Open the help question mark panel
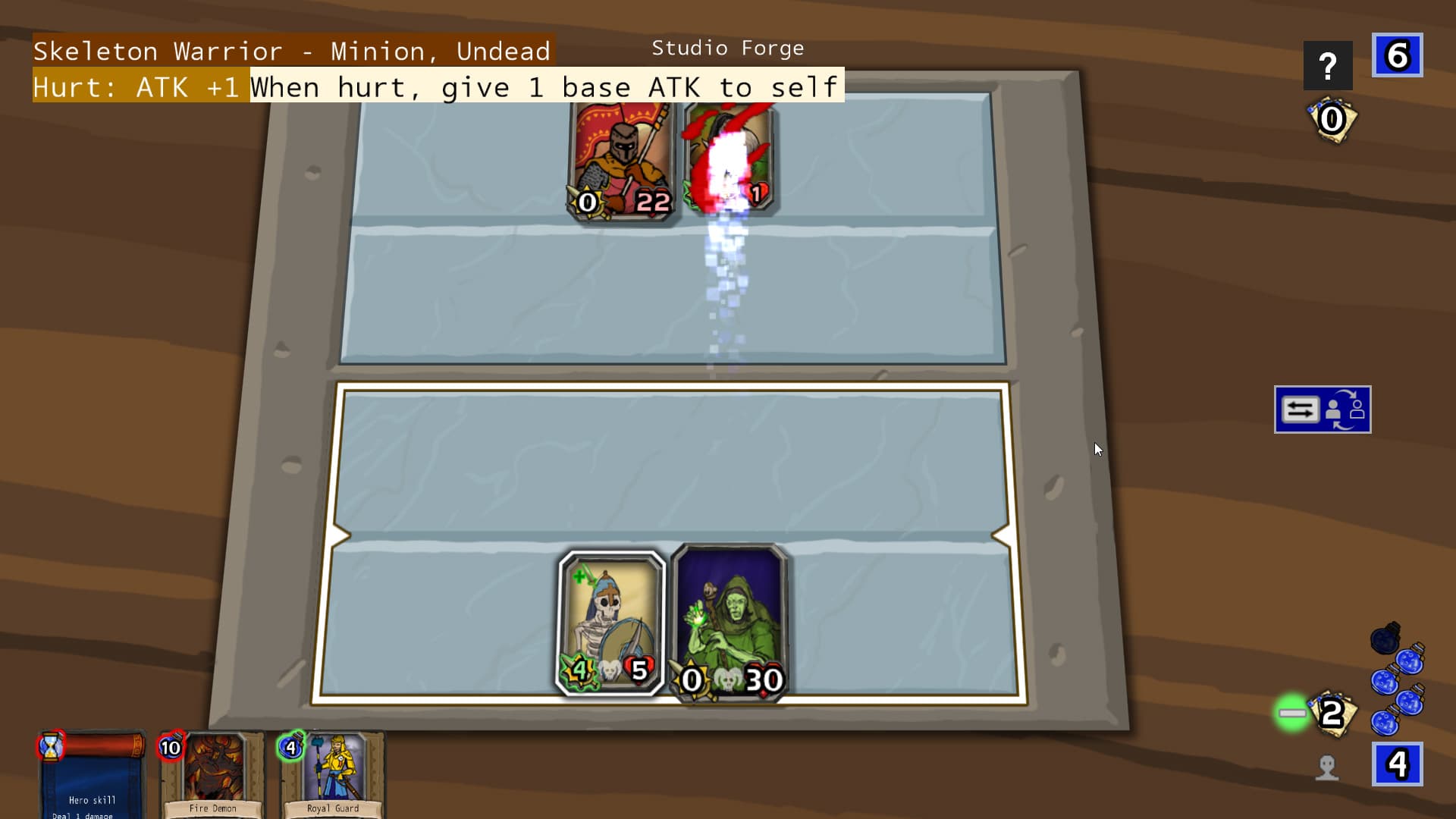 tap(1328, 65)
